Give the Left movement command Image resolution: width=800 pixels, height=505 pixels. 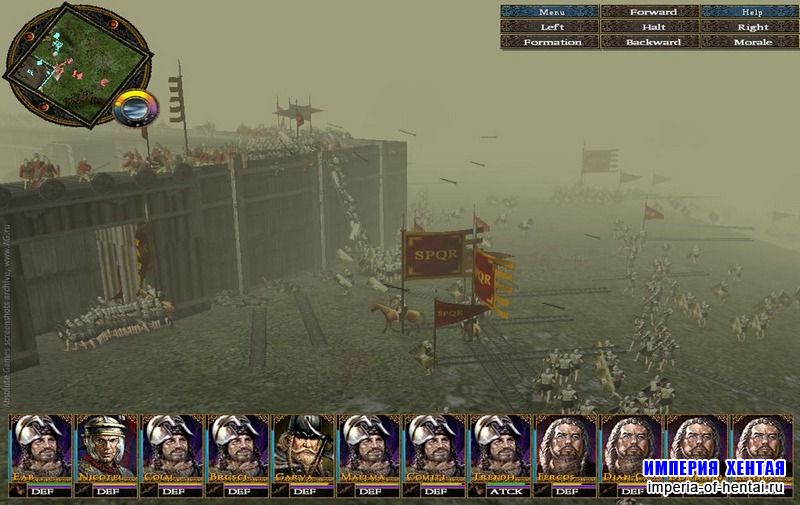(549, 27)
